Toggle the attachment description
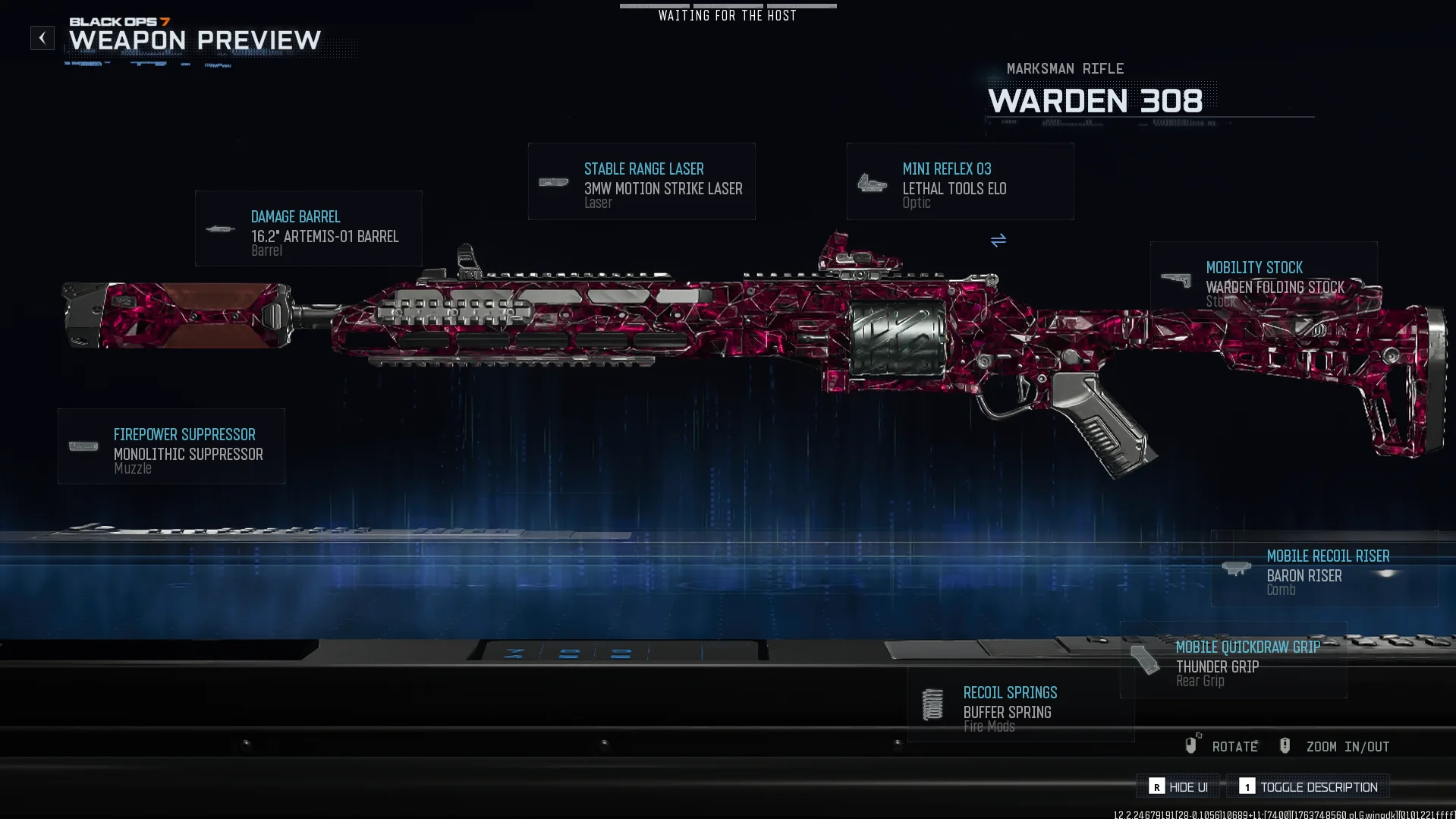 tap(1309, 787)
